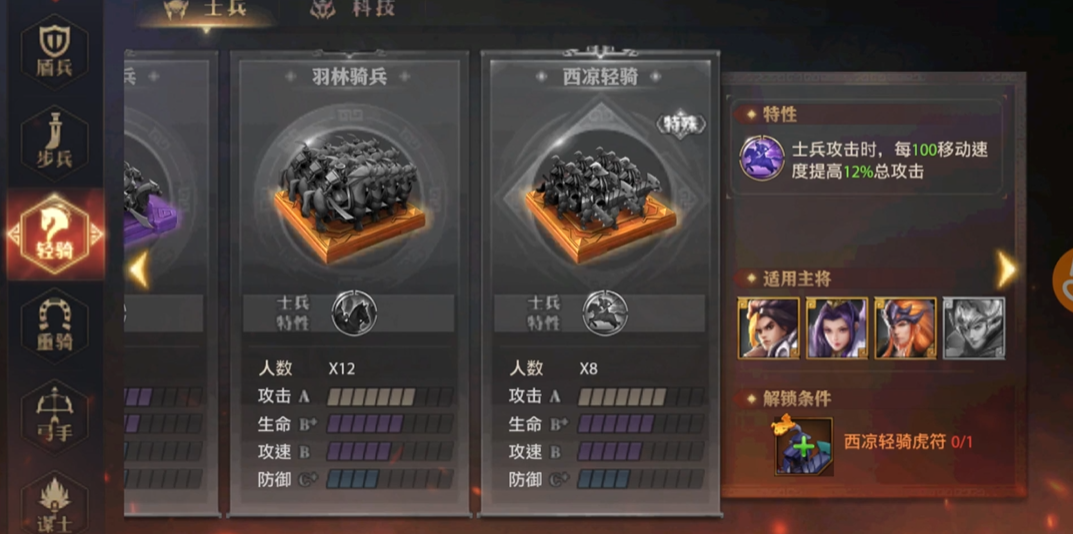Tap the purple 特性 skill icon

click(x=761, y=158)
